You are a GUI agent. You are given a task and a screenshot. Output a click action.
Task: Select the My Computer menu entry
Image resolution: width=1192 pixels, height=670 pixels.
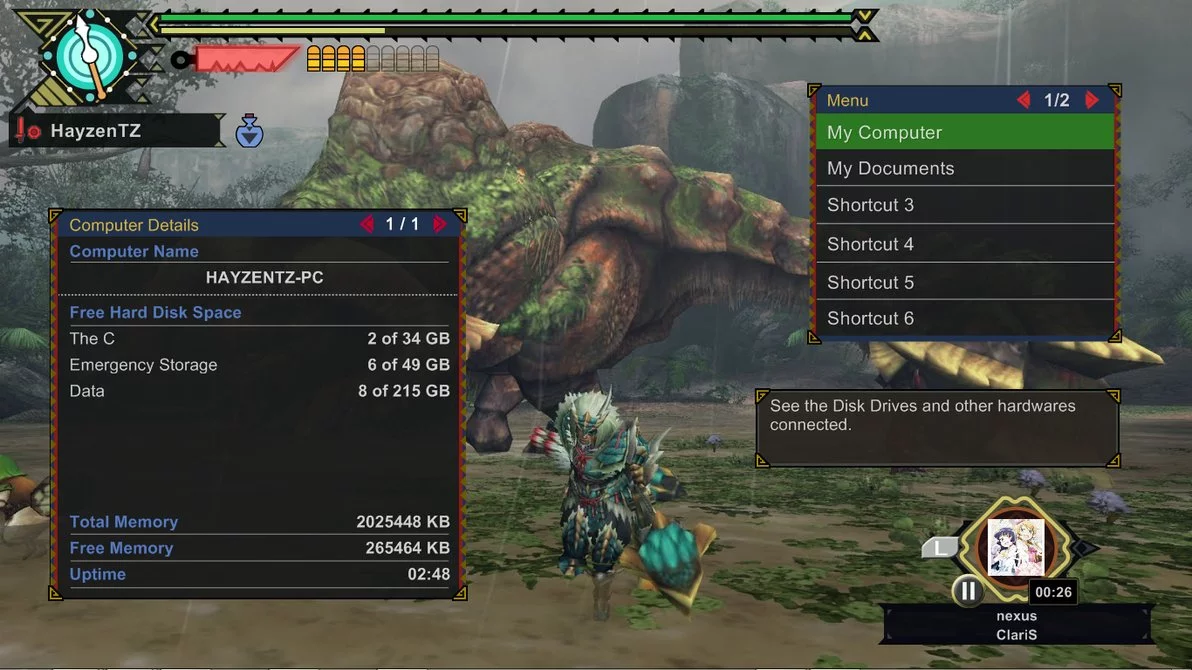[964, 132]
